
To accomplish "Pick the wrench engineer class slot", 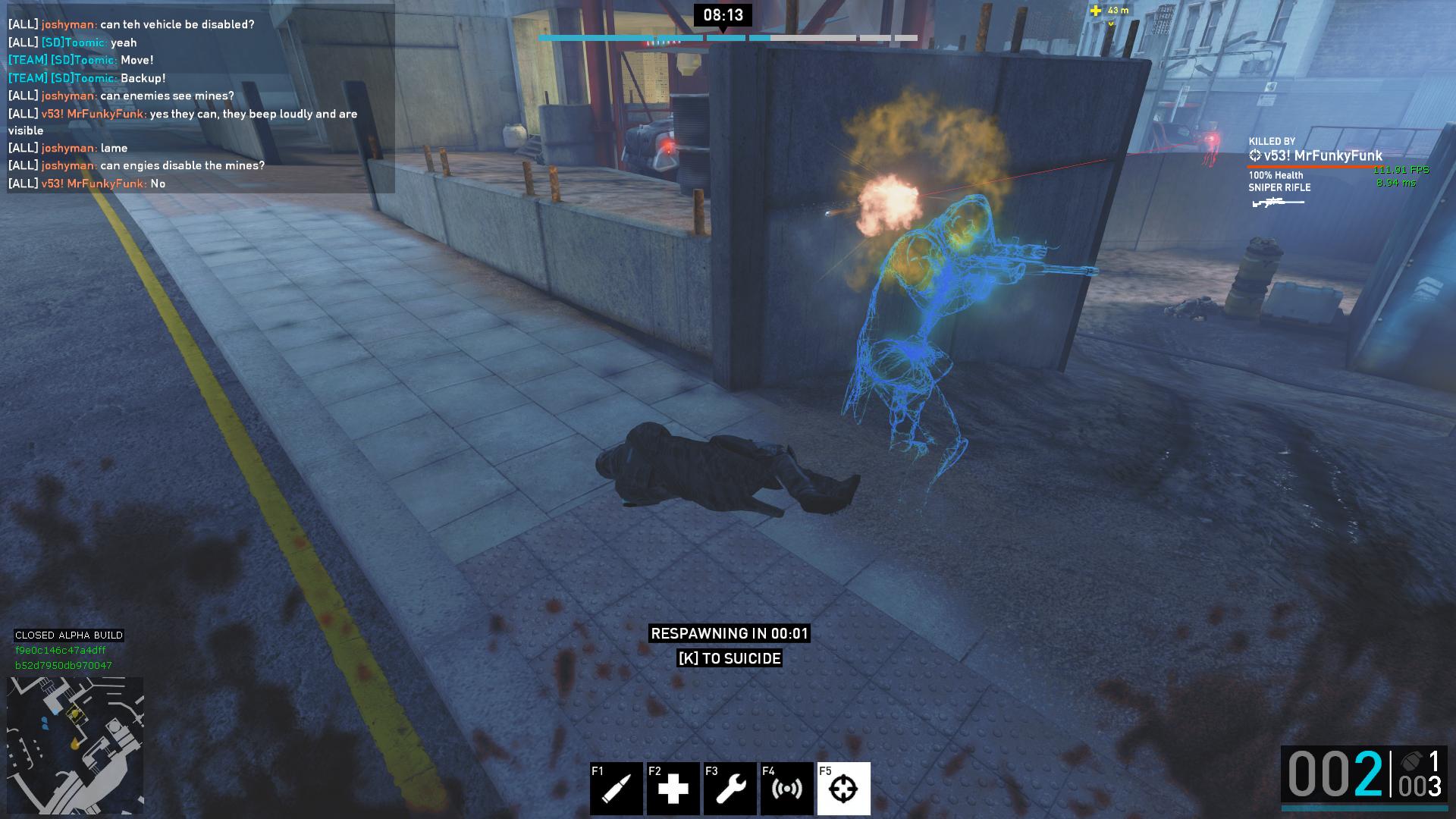I will [x=730, y=789].
